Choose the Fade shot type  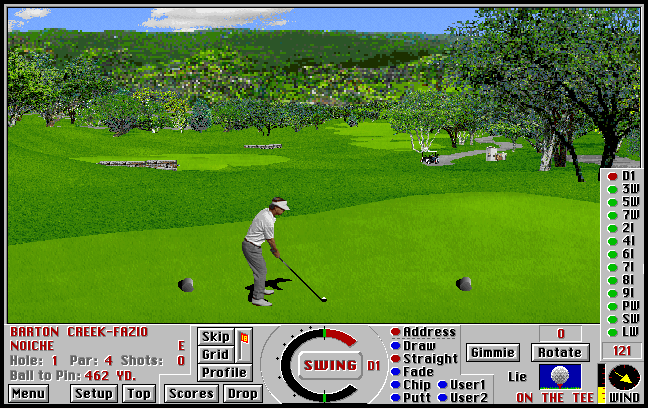point(418,372)
